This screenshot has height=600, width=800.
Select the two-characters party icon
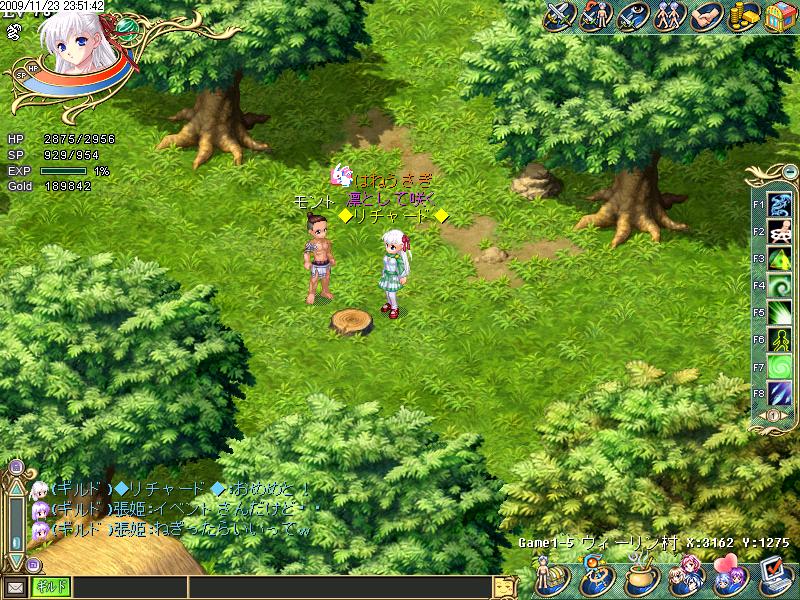coord(669,17)
